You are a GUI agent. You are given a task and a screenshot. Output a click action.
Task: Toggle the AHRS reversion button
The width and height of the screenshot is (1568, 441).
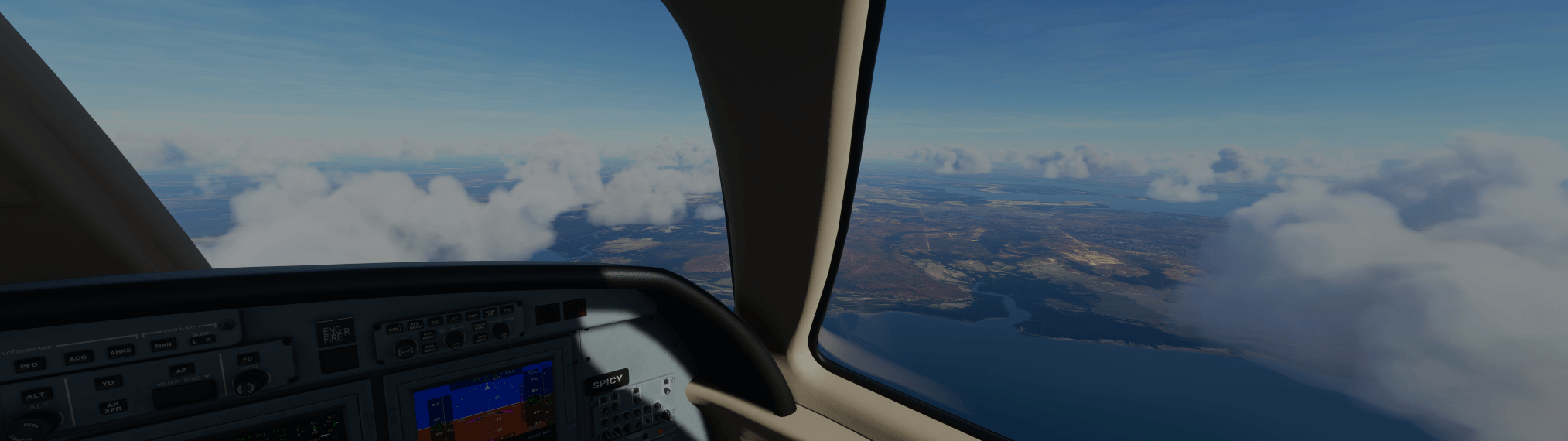pyautogui.click(x=120, y=351)
